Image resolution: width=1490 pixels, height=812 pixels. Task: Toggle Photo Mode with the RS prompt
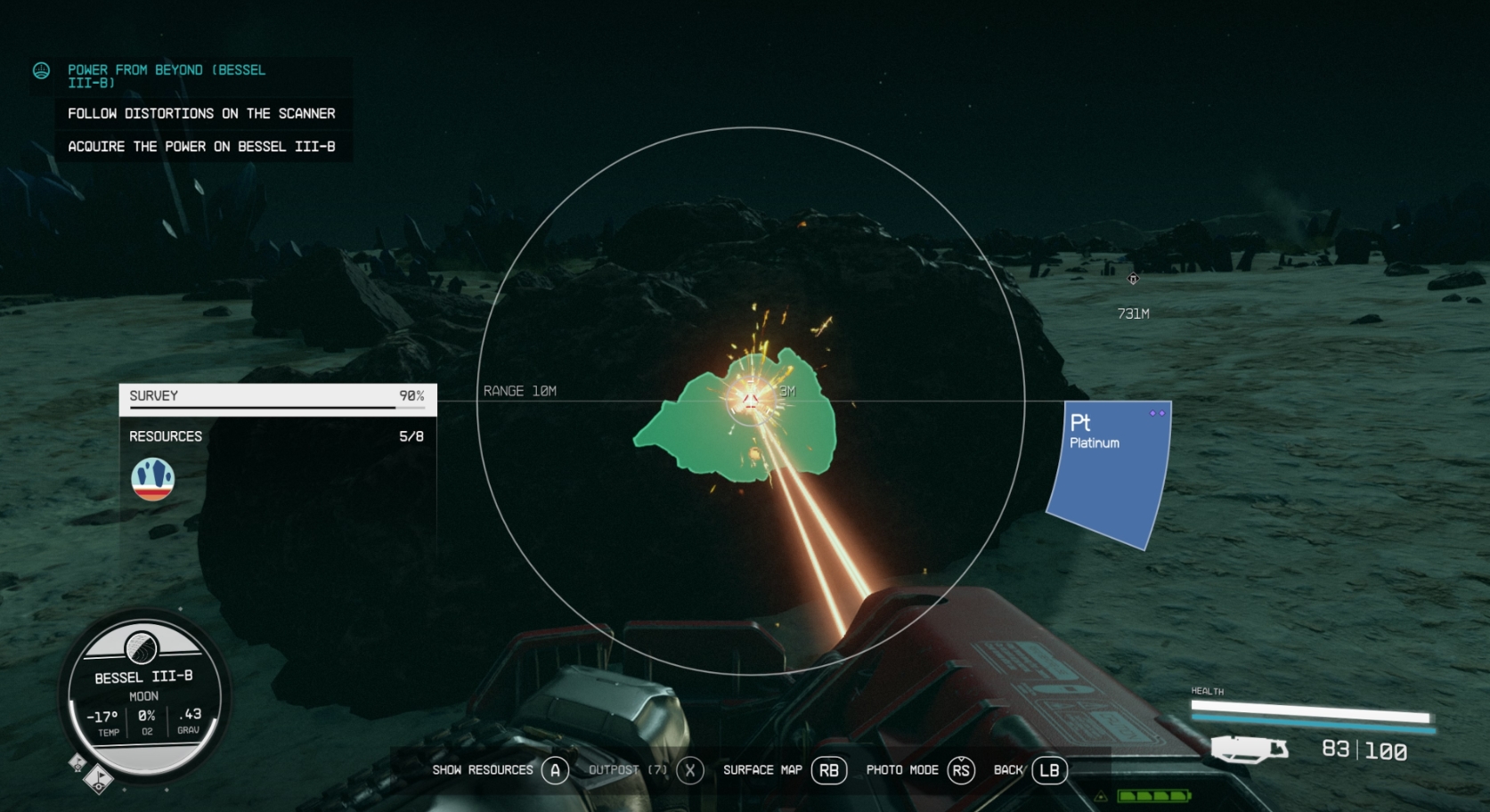tap(960, 769)
